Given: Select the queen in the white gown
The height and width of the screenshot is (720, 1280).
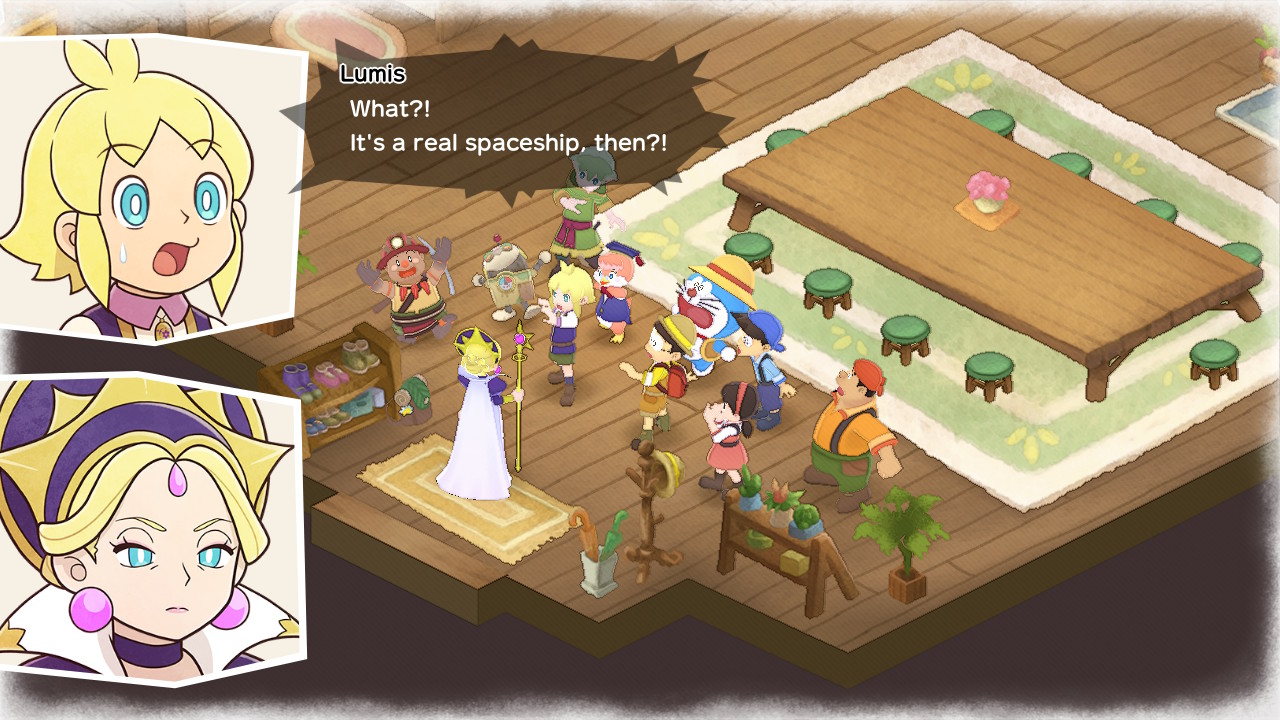Looking at the screenshot, I should [476, 430].
